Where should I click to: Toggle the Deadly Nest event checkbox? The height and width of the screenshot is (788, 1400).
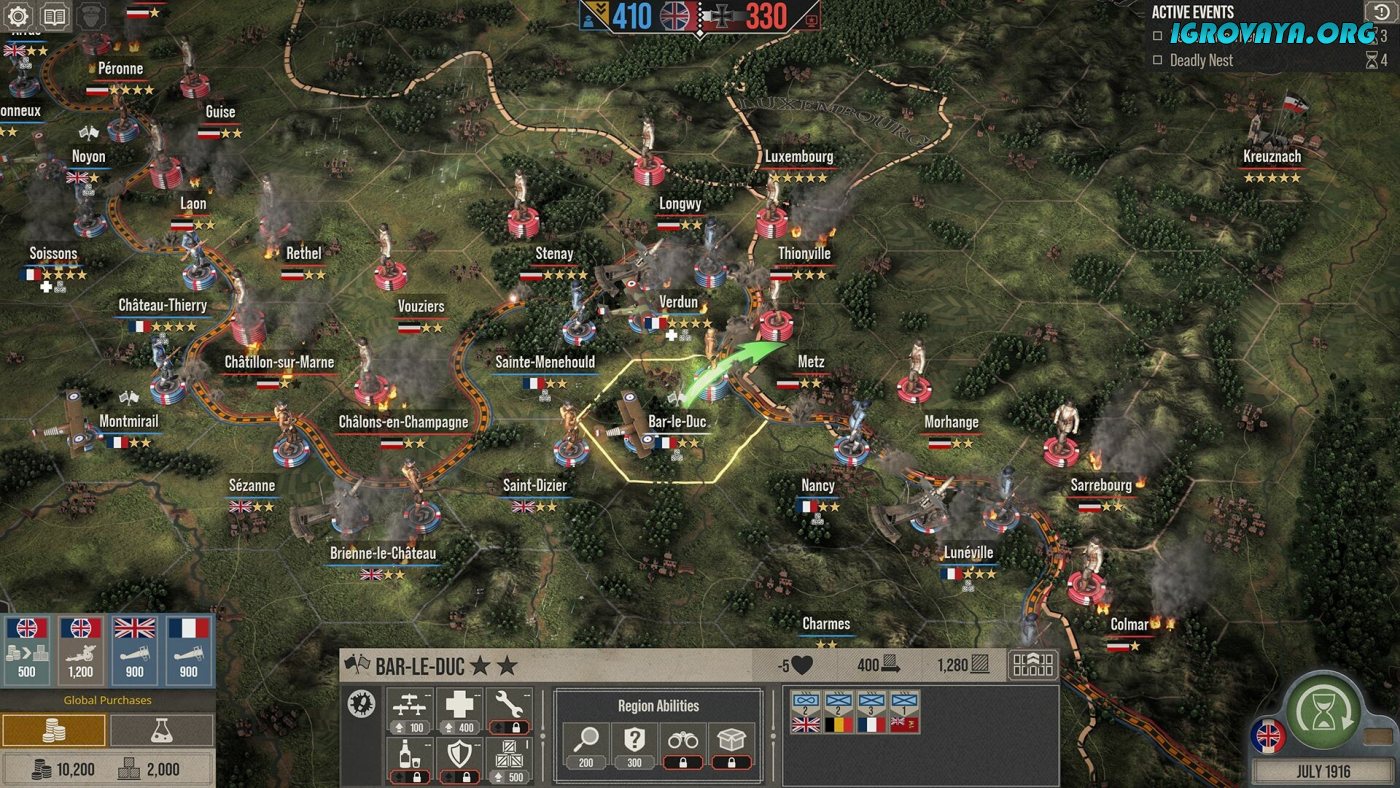coord(1157,61)
